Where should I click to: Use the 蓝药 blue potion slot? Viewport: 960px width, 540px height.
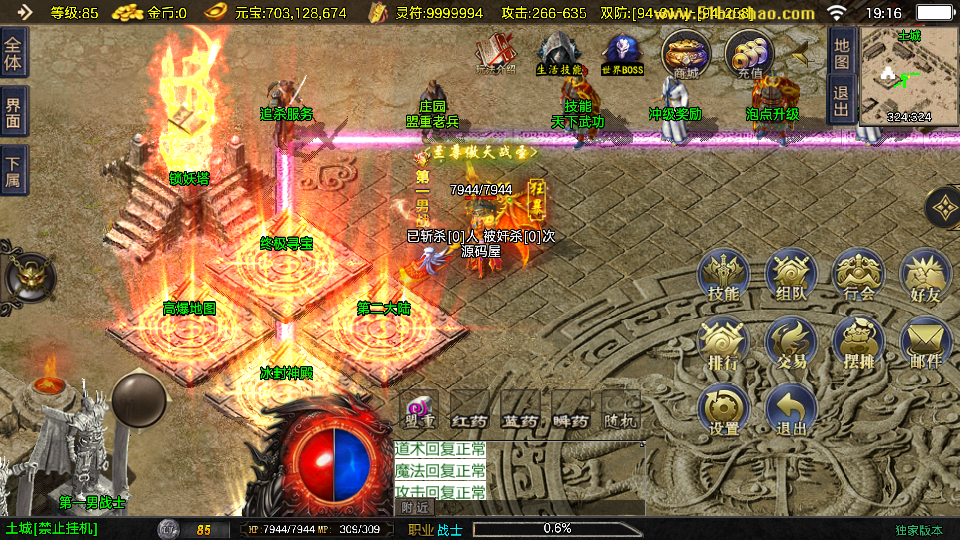click(x=520, y=410)
